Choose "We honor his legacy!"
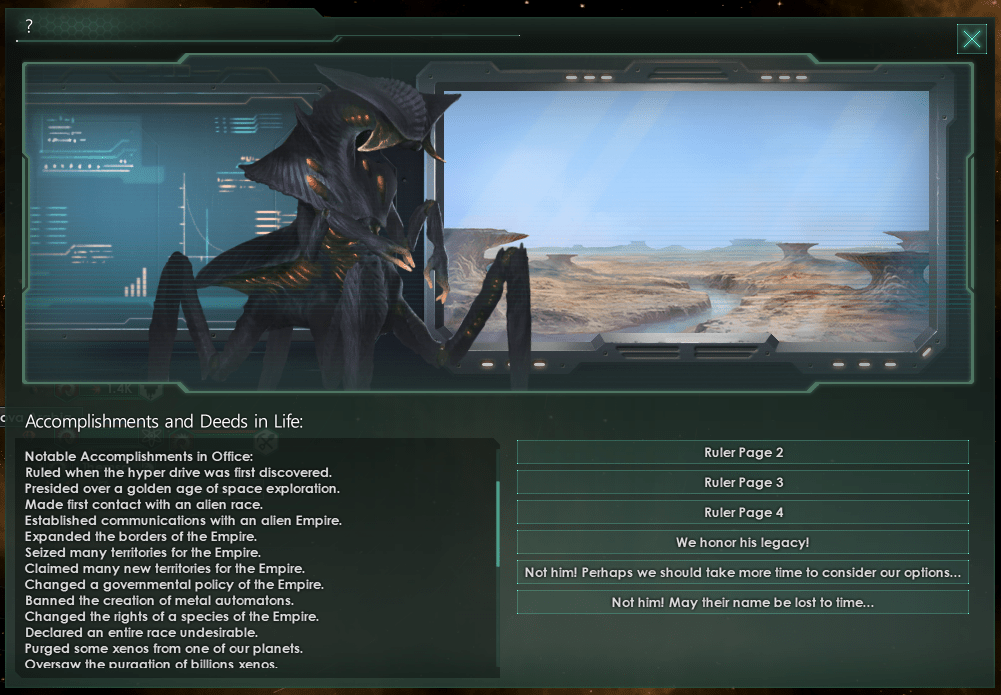Image resolution: width=1001 pixels, height=695 pixels. 743,543
